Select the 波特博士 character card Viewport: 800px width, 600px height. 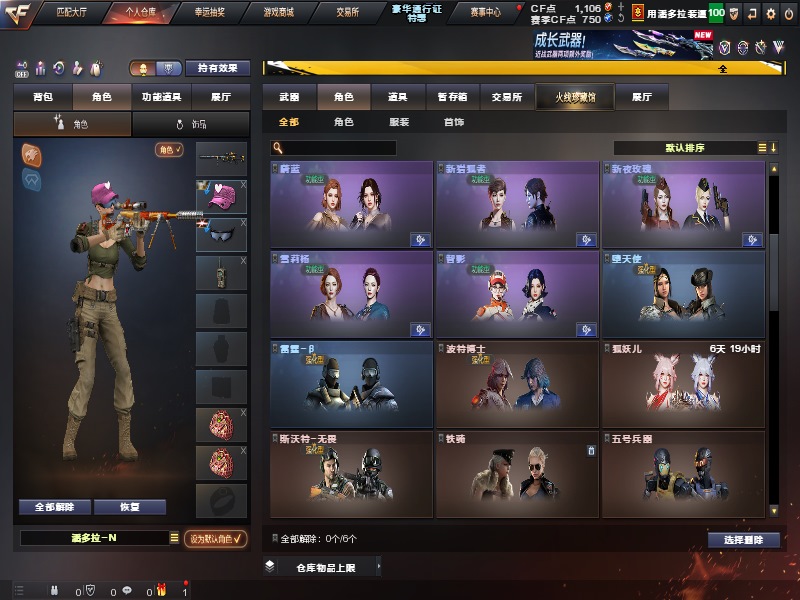(516, 378)
